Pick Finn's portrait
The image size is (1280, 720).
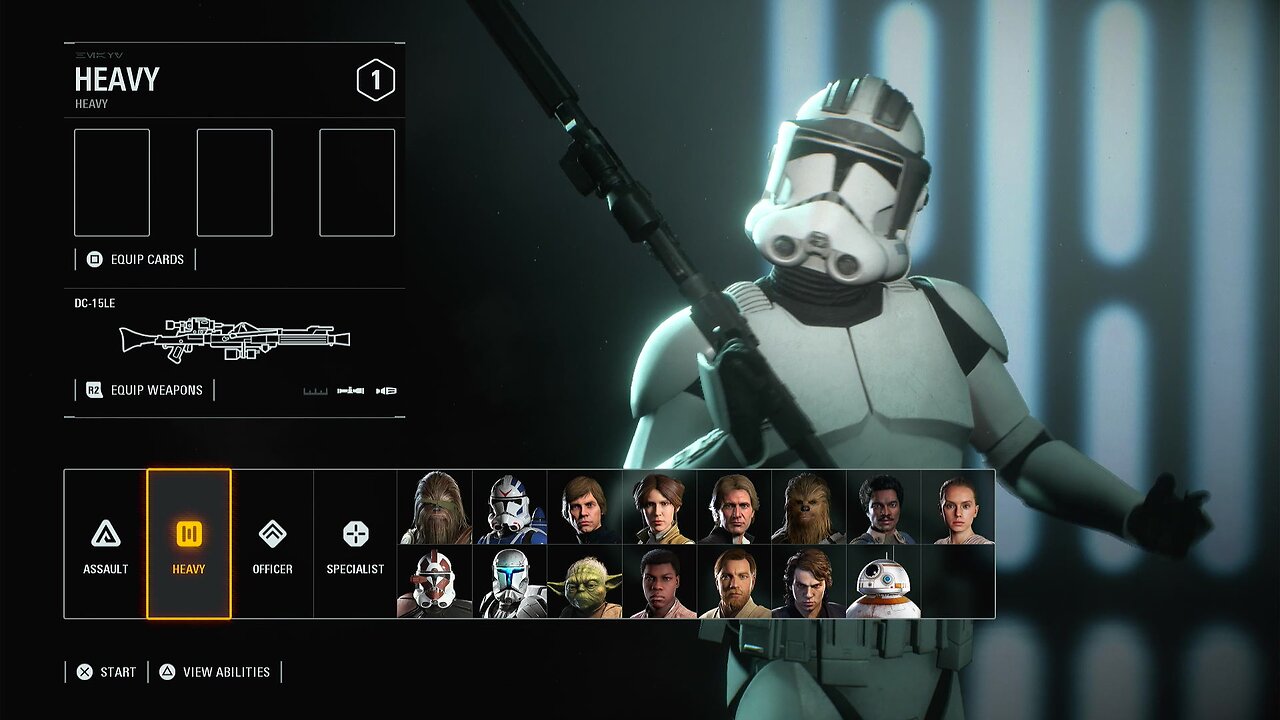pos(659,582)
